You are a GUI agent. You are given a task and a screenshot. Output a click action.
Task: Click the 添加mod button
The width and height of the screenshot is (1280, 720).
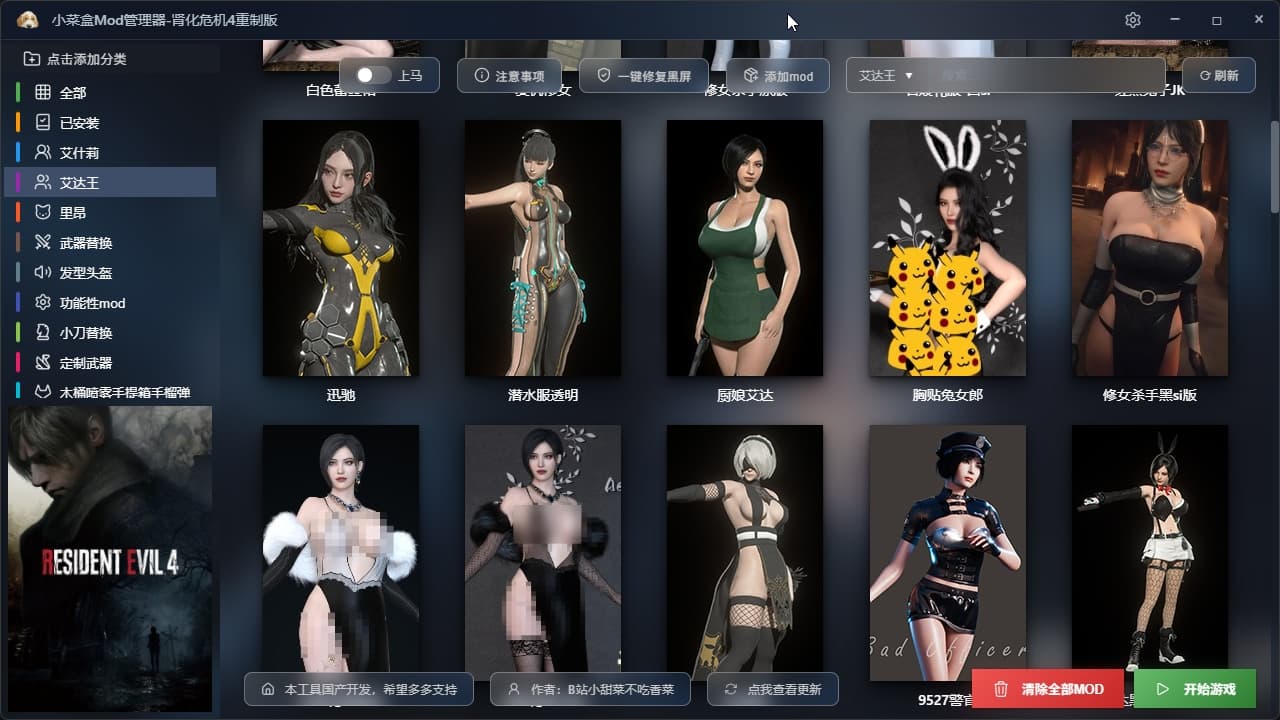click(777, 76)
